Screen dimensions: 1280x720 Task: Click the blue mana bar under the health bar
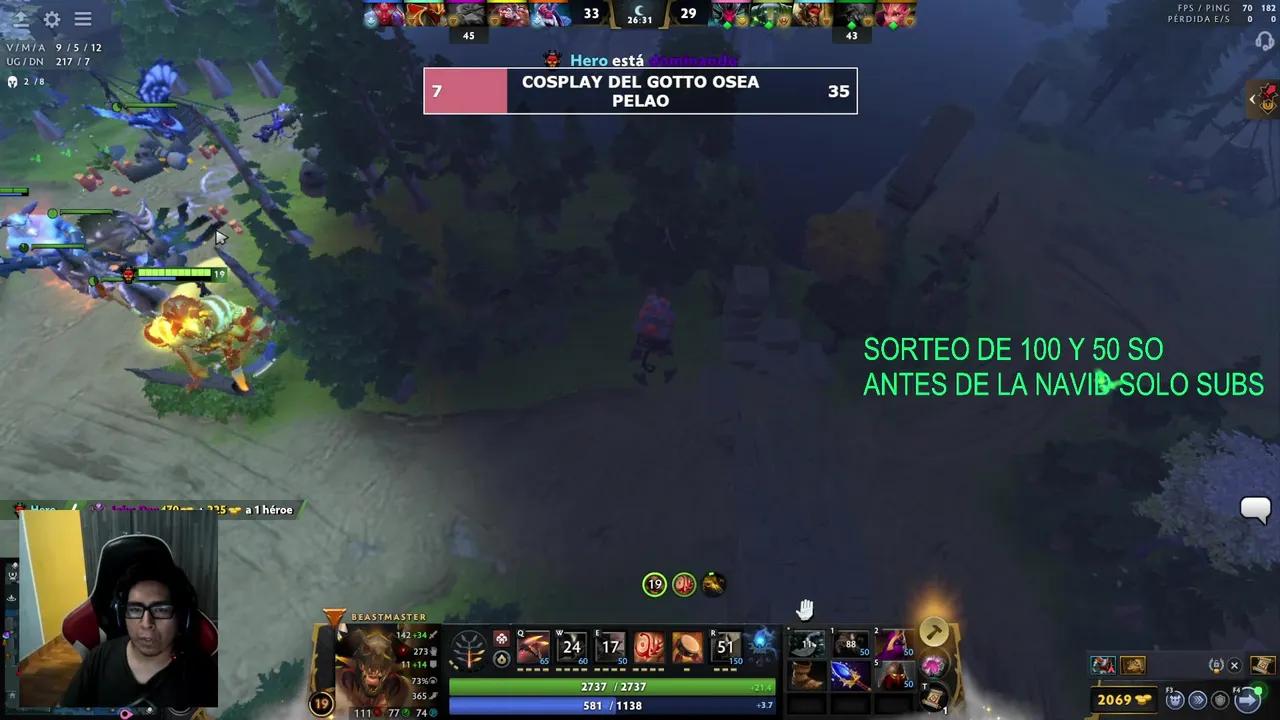point(615,705)
